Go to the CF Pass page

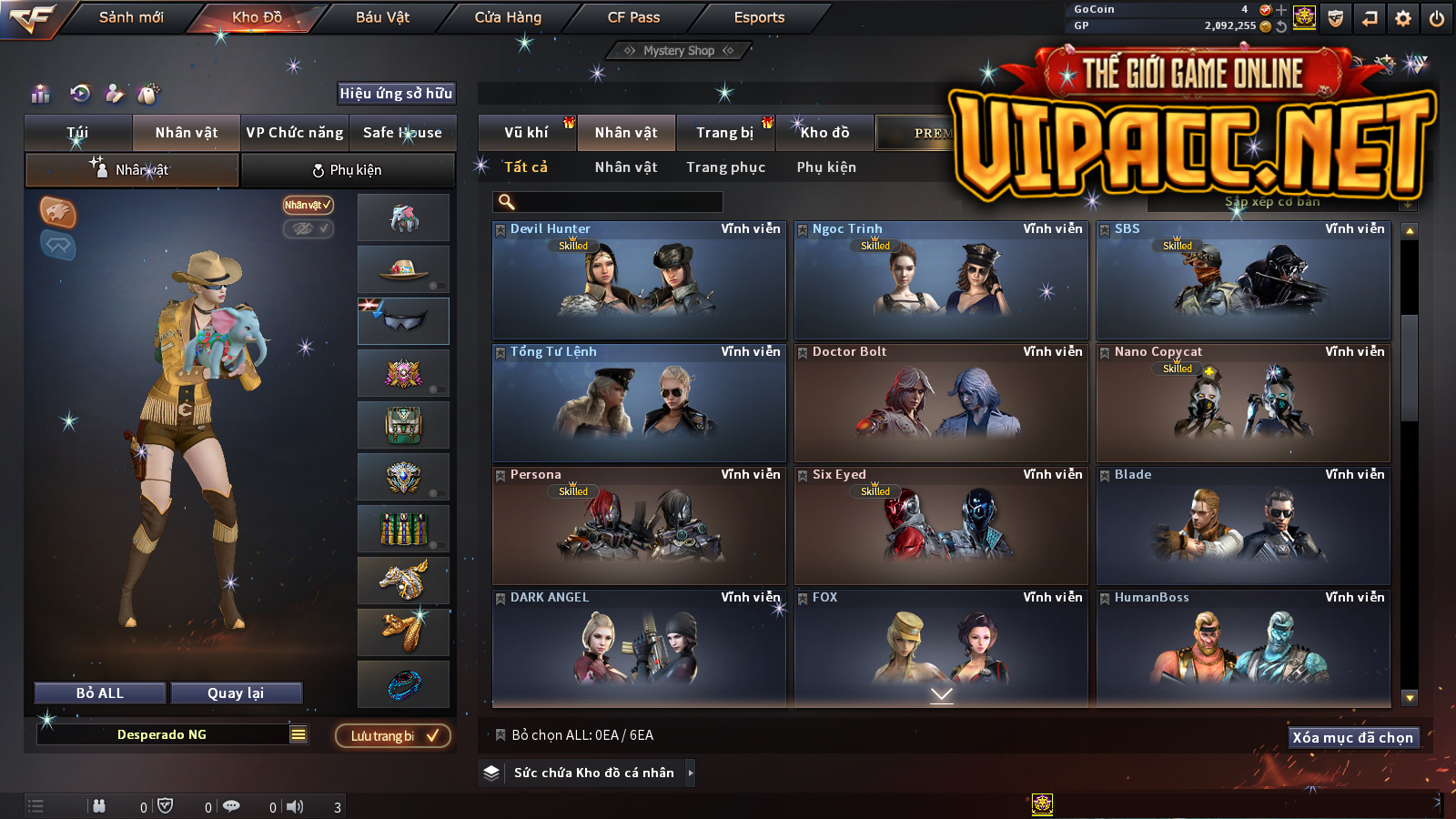point(633,17)
